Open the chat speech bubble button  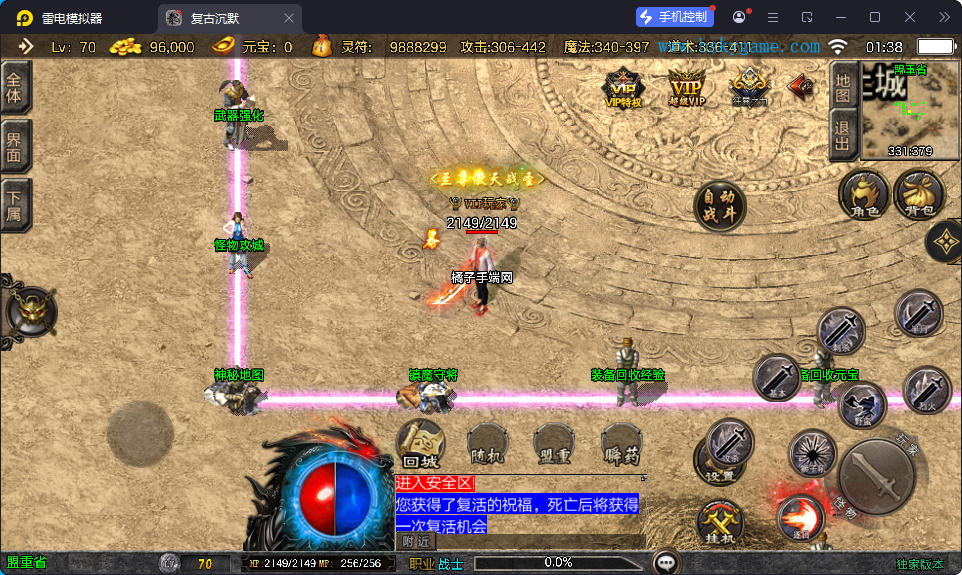pyautogui.click(x=665, y=561)
